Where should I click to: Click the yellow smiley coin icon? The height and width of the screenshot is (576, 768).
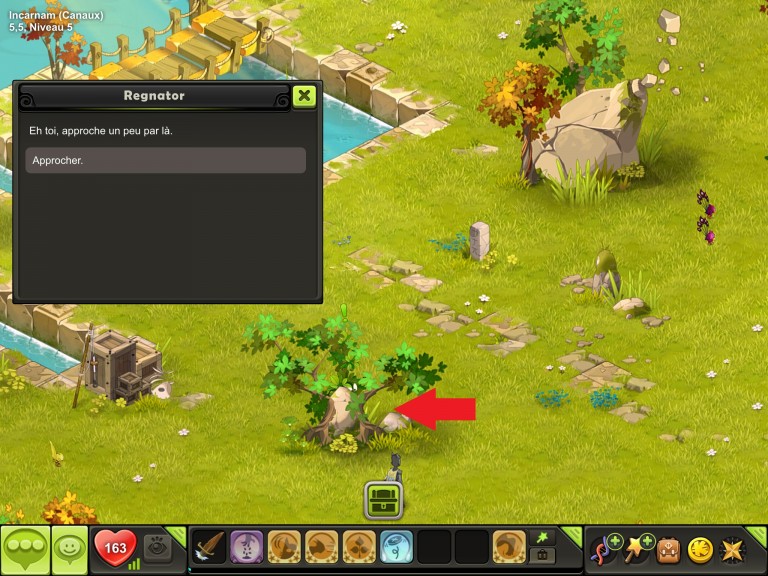click(700, 549)
